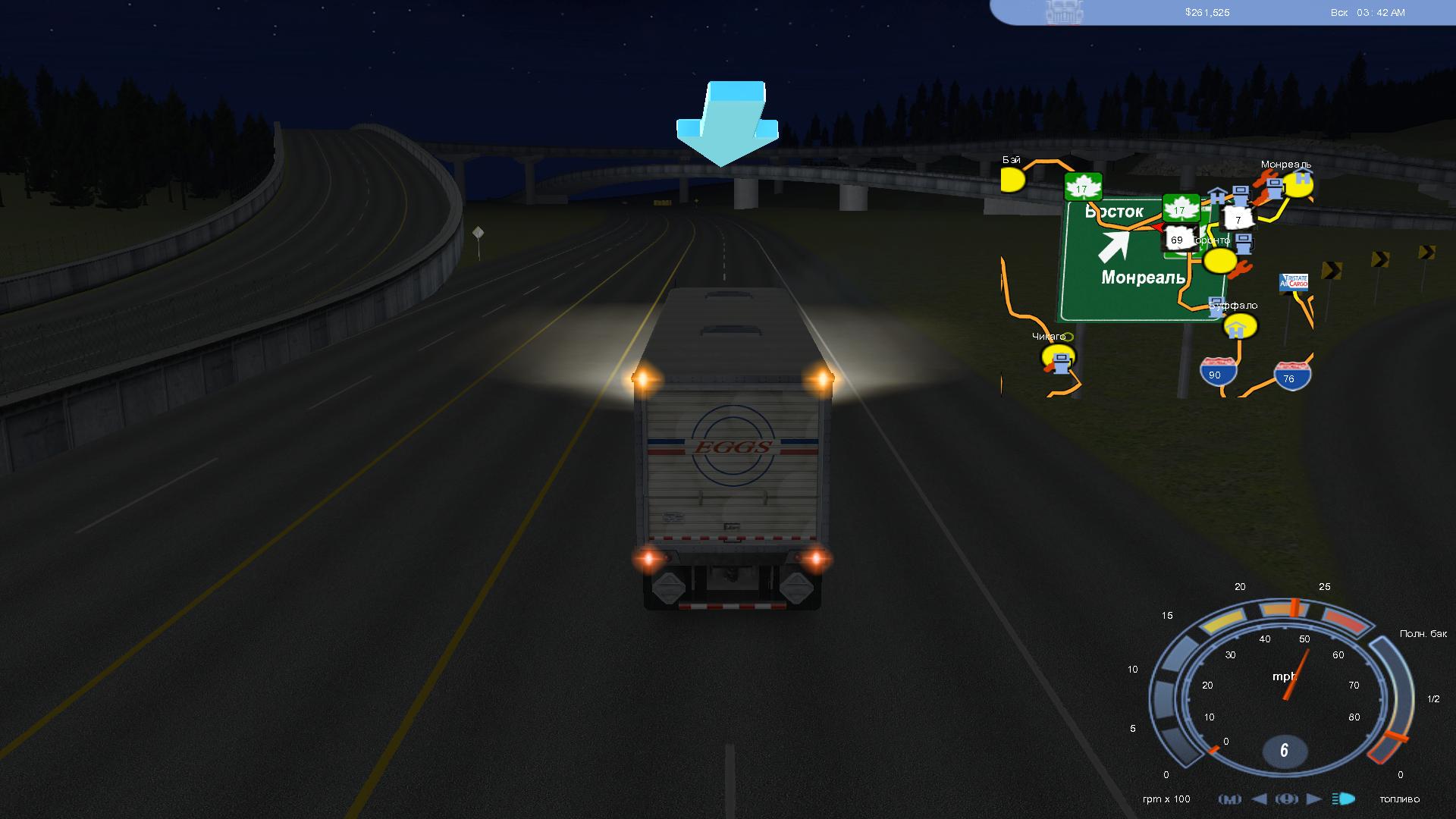Select the Route 7 marker on the map
Image resolution: width=1456 pixels, height=819 pixels.
[1238, 219]
